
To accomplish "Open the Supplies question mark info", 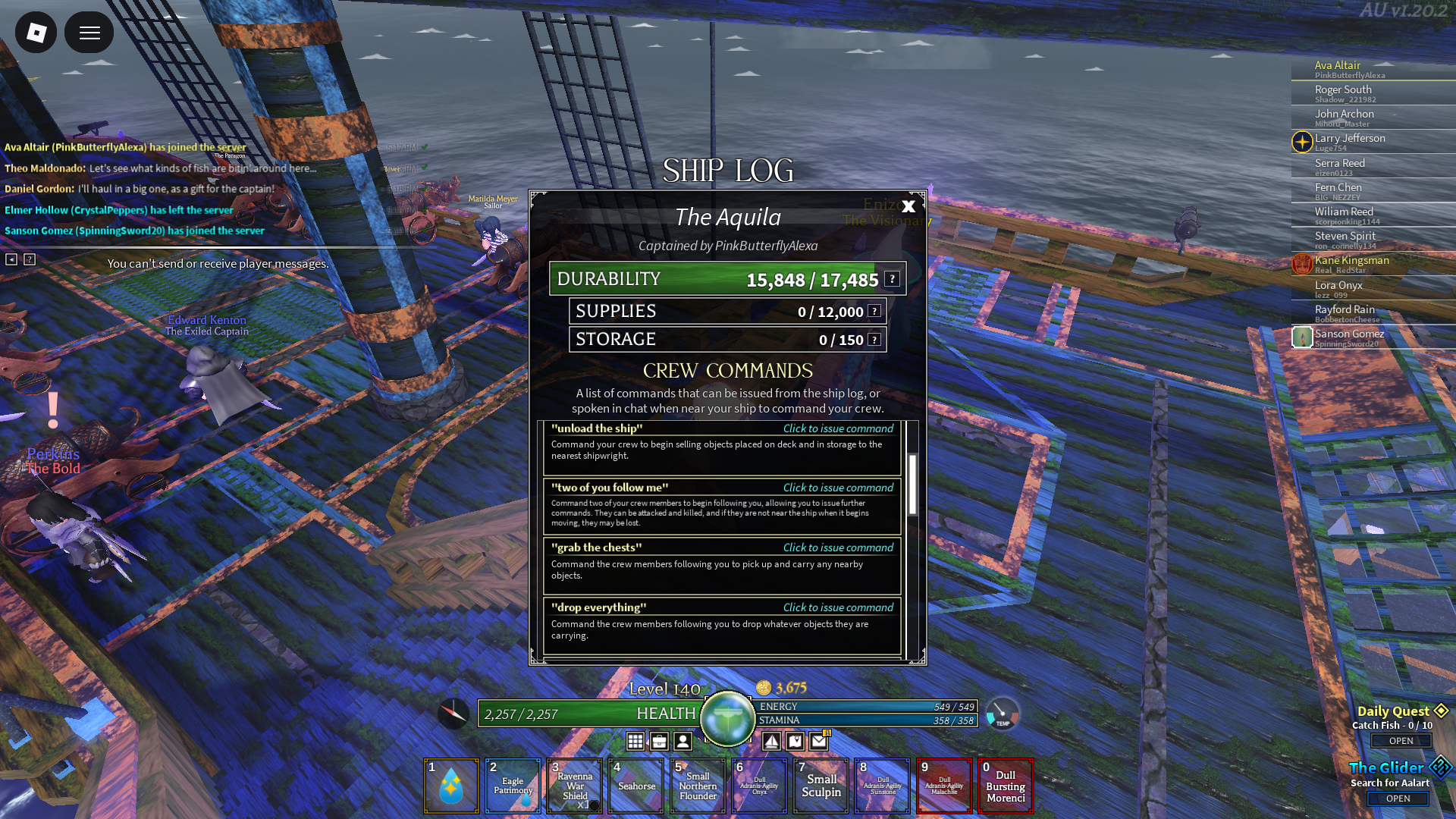I will point(874,311).
